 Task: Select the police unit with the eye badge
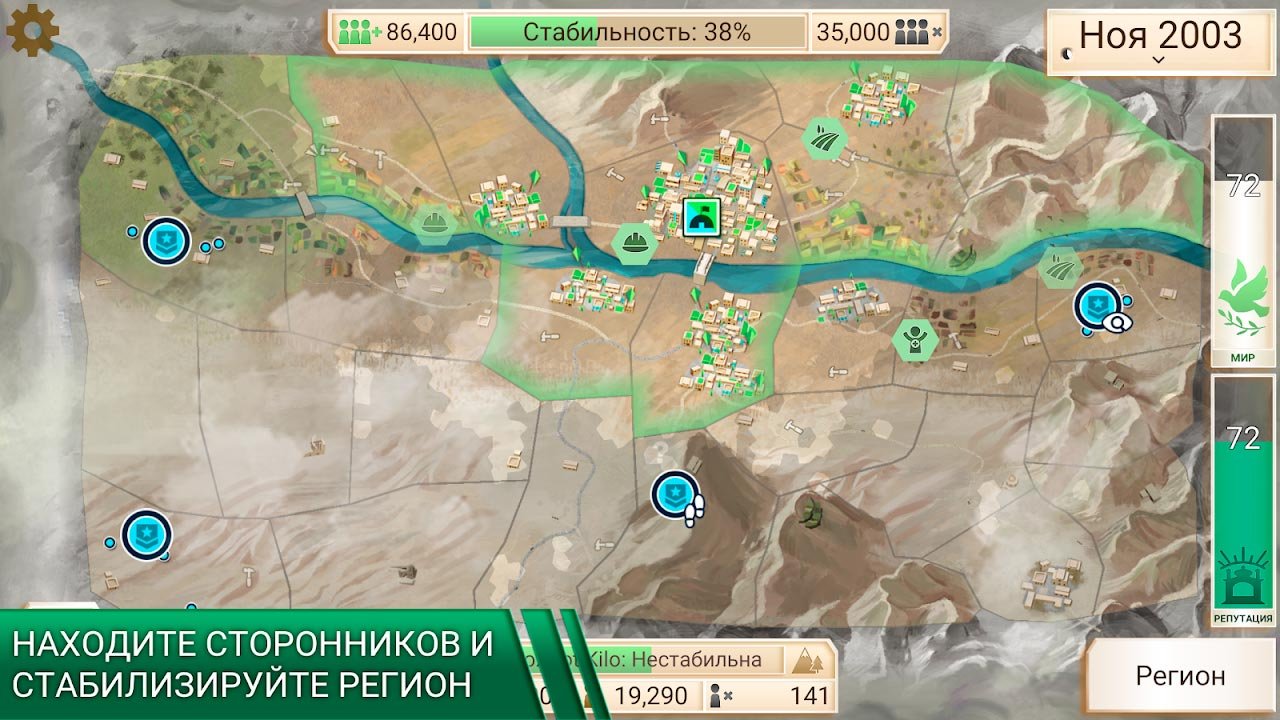click(x=1099, y=307)
